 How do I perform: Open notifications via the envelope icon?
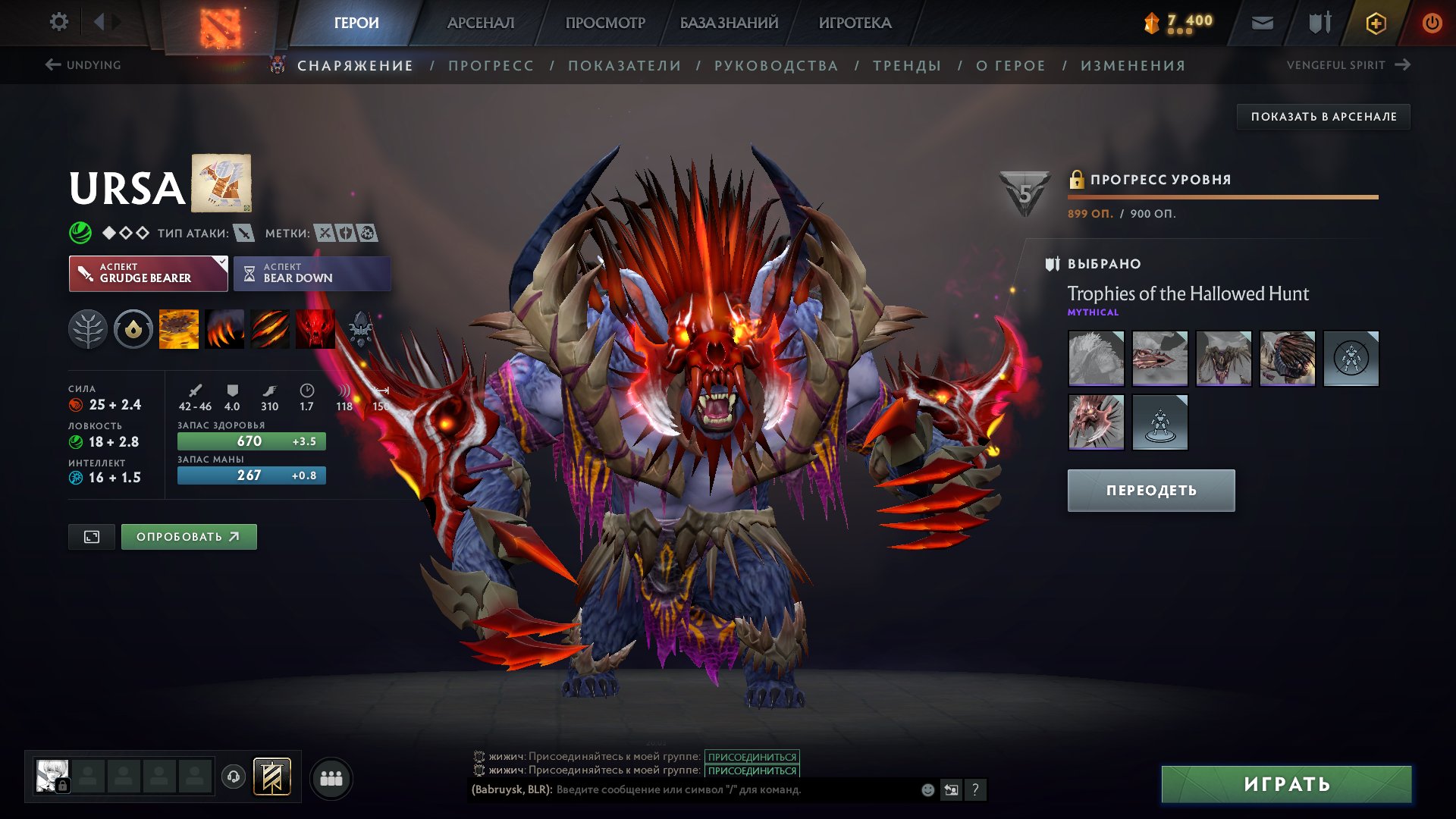[1261, 22]
